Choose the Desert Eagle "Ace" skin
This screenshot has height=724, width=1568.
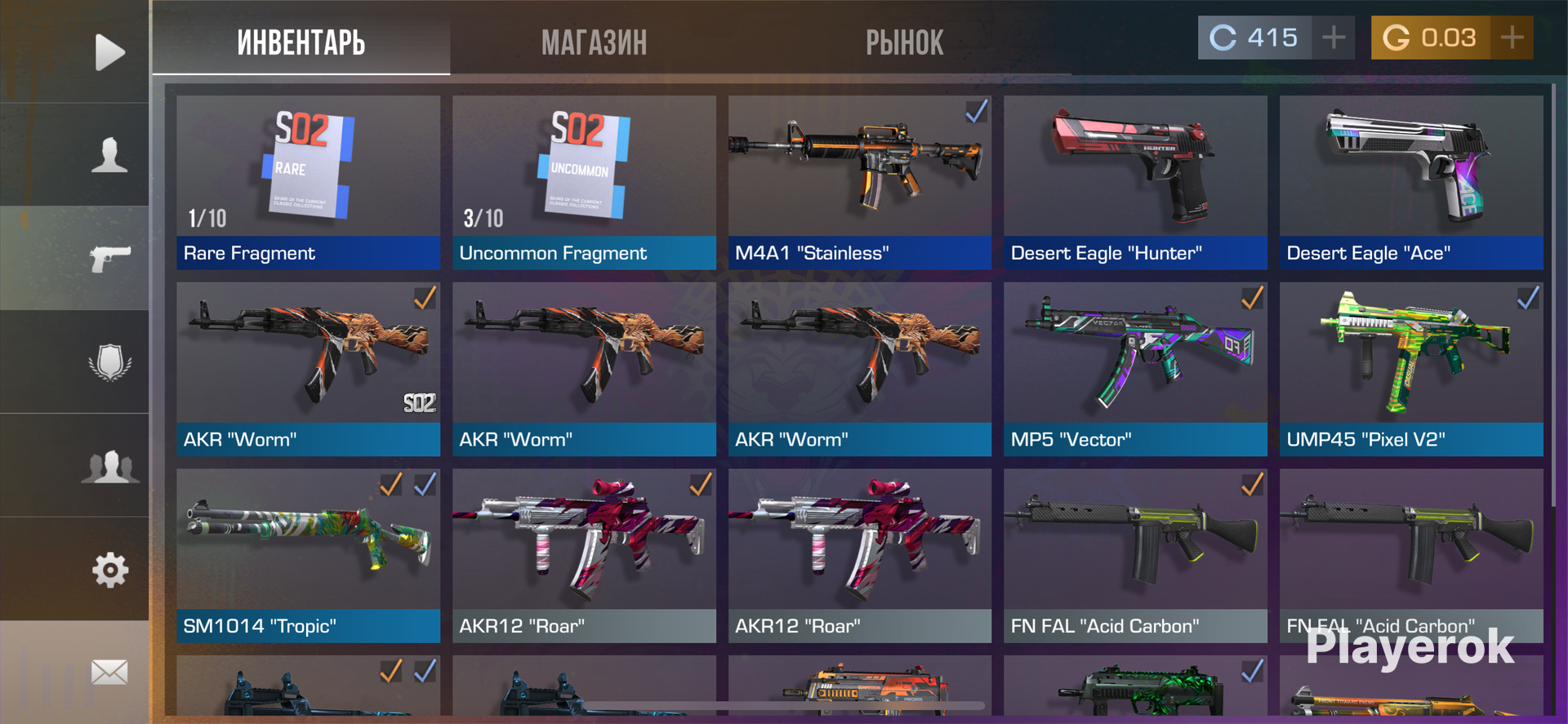point(1411,182)
